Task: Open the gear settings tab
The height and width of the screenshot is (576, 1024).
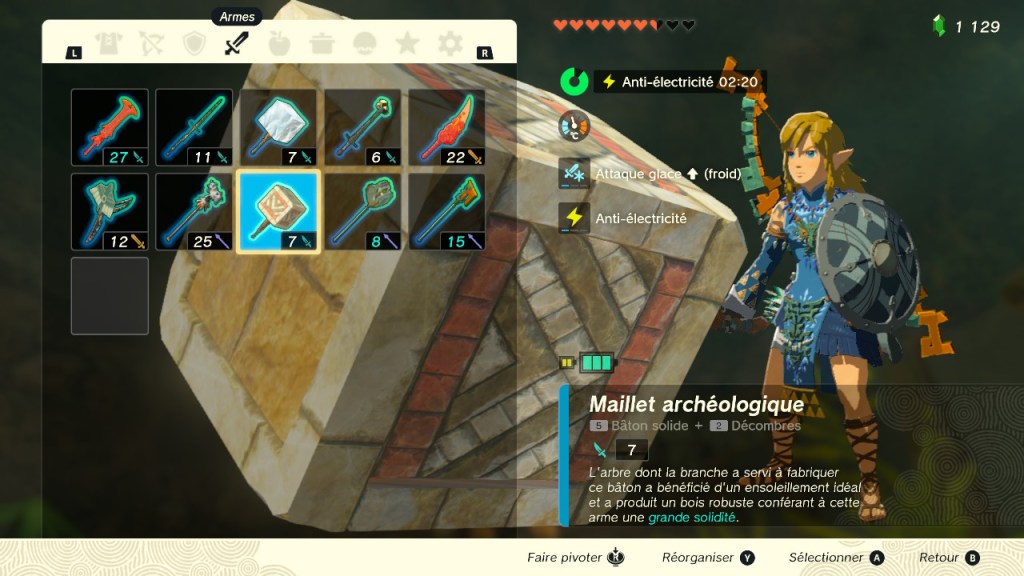Action: point(450,44)
